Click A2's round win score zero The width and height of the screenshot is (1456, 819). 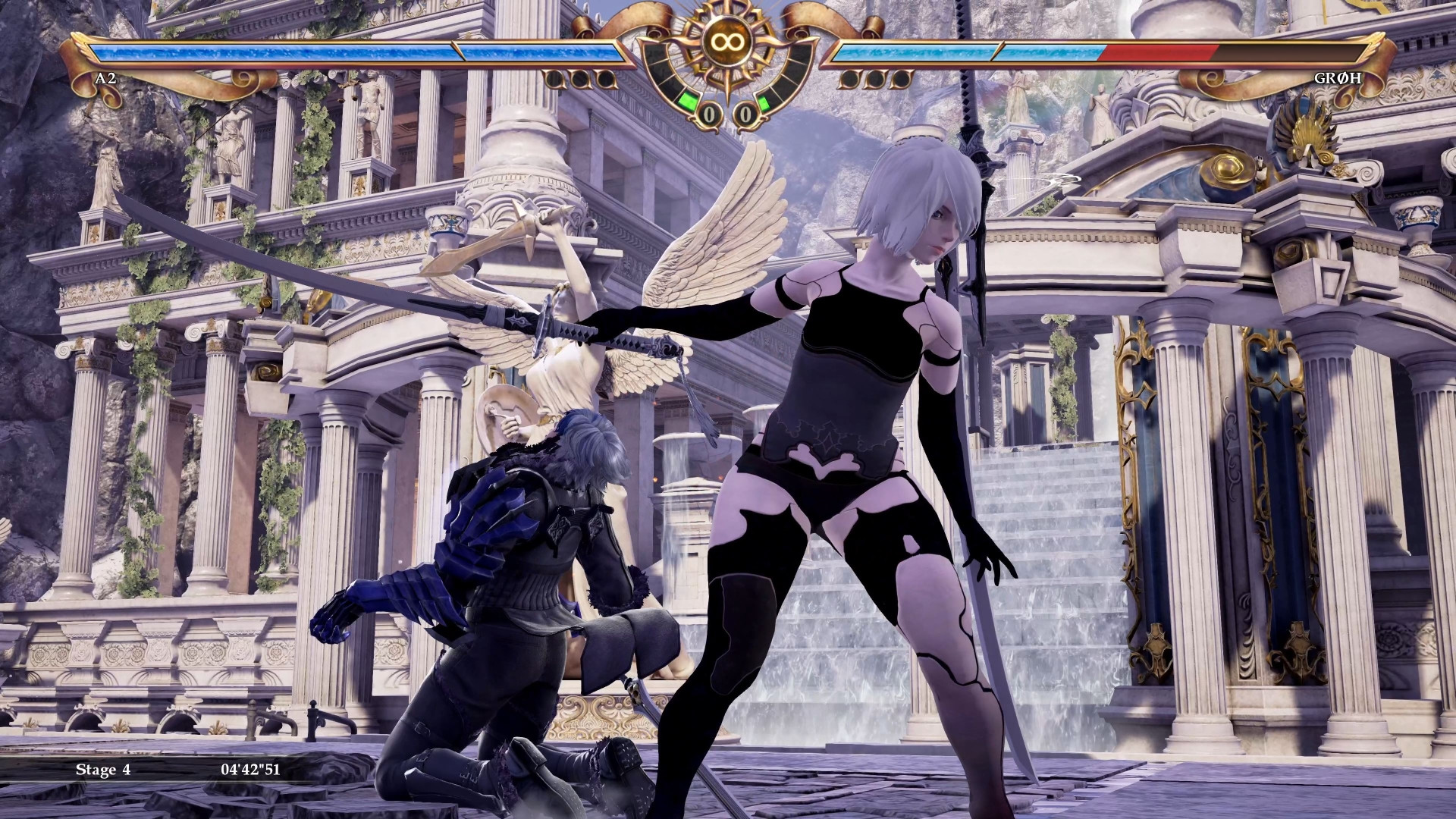coord(710,114)
